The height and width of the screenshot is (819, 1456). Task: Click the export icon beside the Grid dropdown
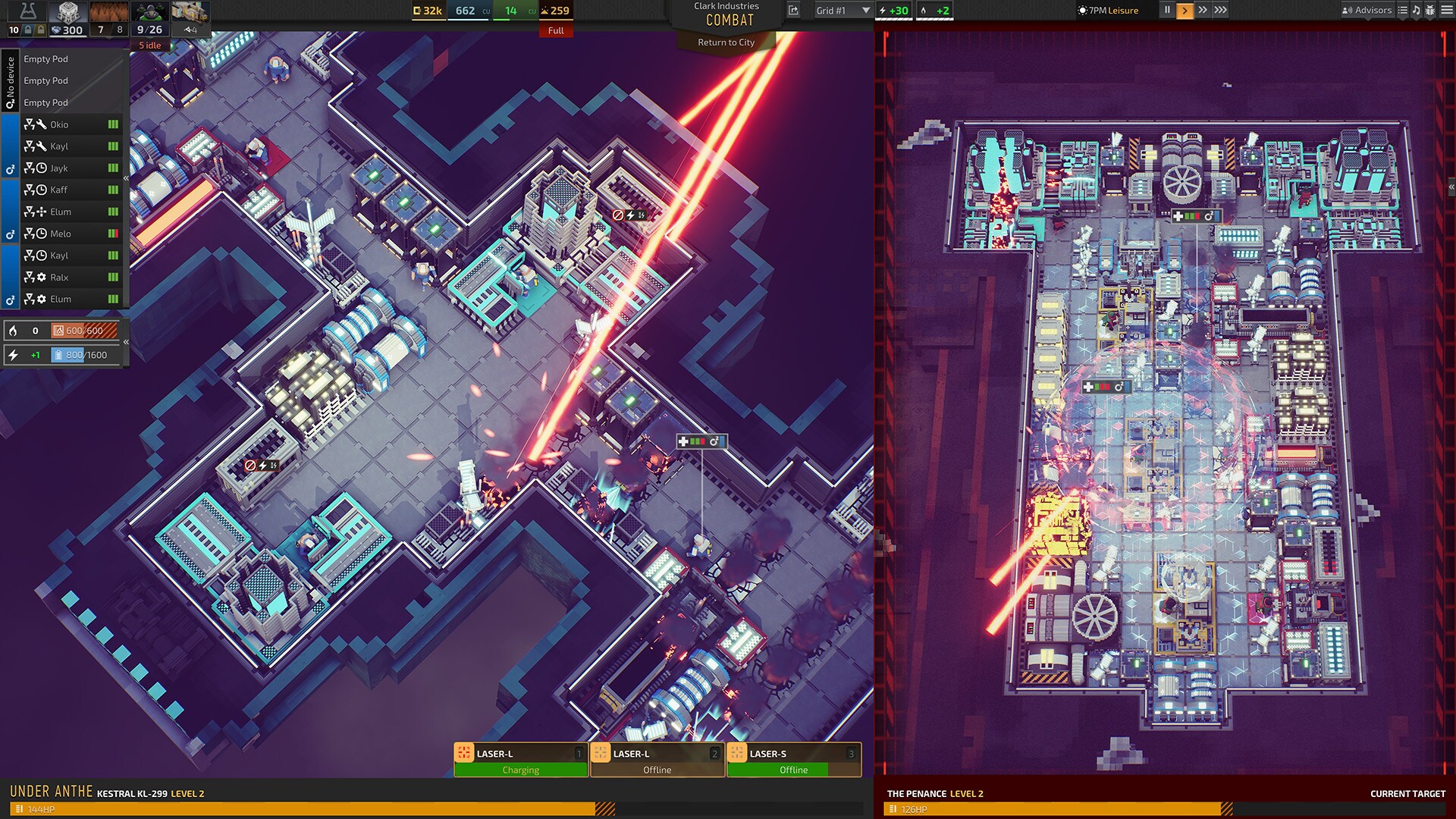tap(793, 11)
